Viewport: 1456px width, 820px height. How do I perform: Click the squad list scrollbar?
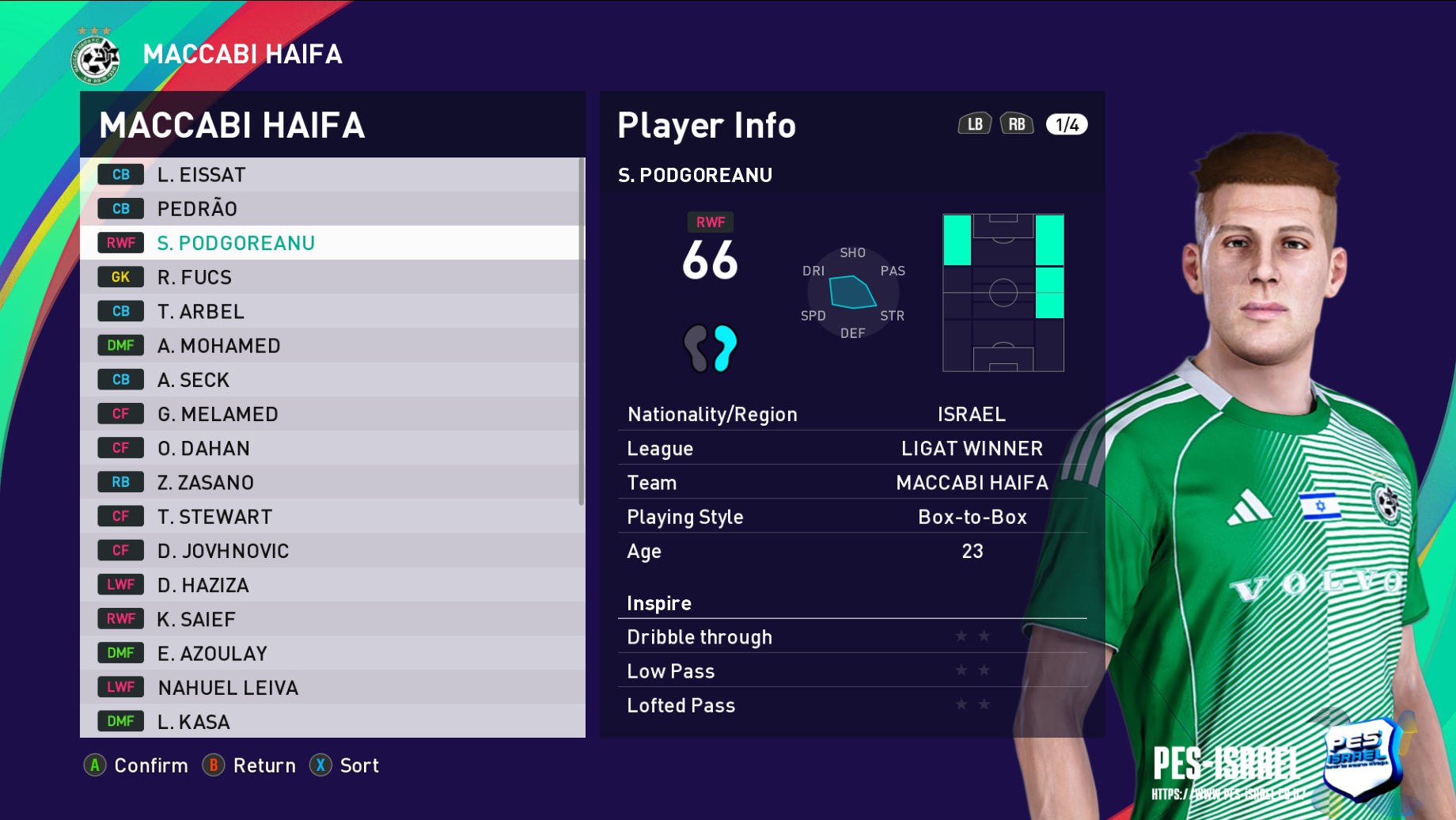point(582,332)
